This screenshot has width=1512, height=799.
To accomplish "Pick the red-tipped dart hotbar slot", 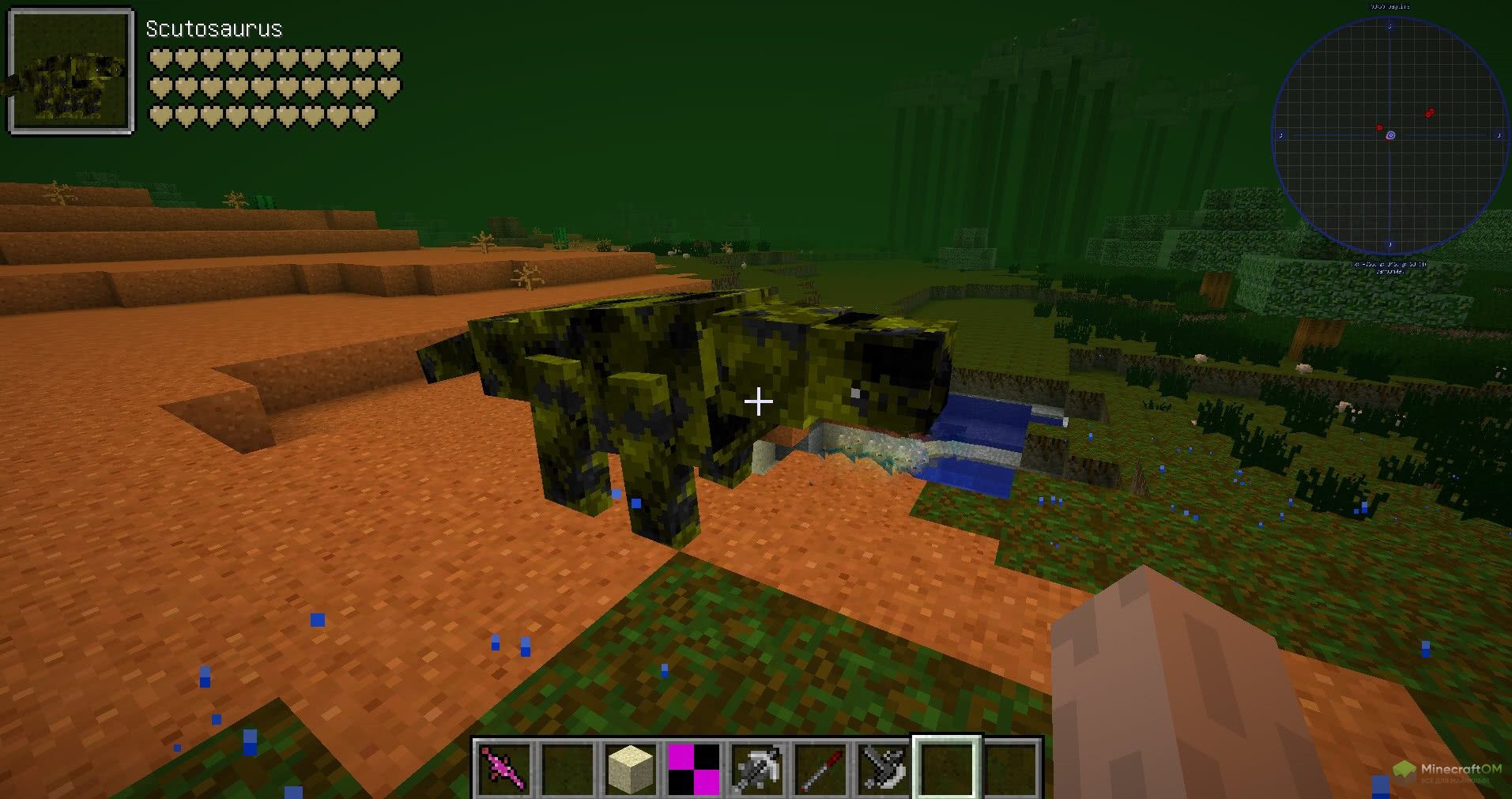I will 820,769.
